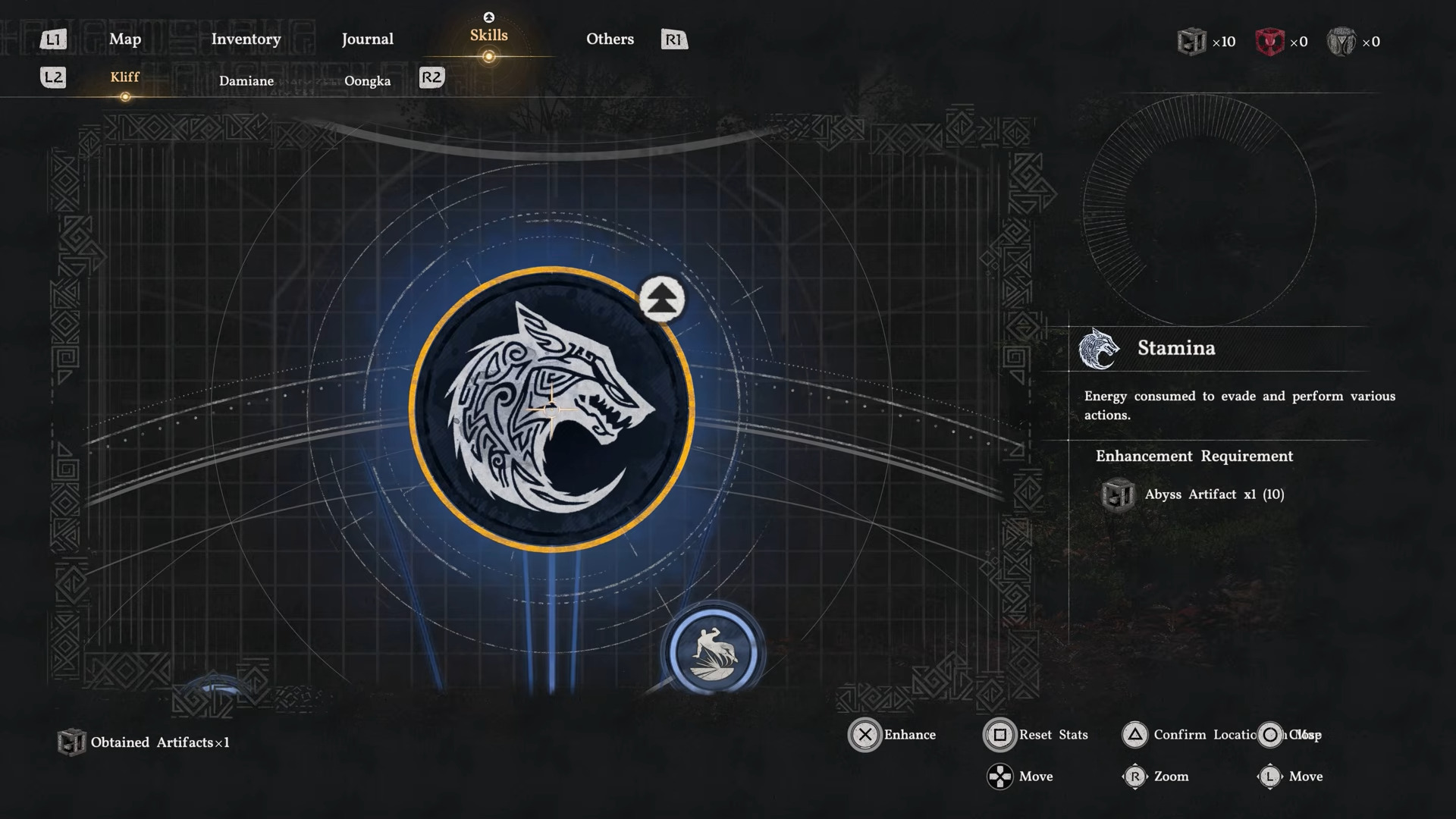This screenshot has height=819, width=1456.
Task: Open the Inventory tab
Action: (x=246, y=39)
